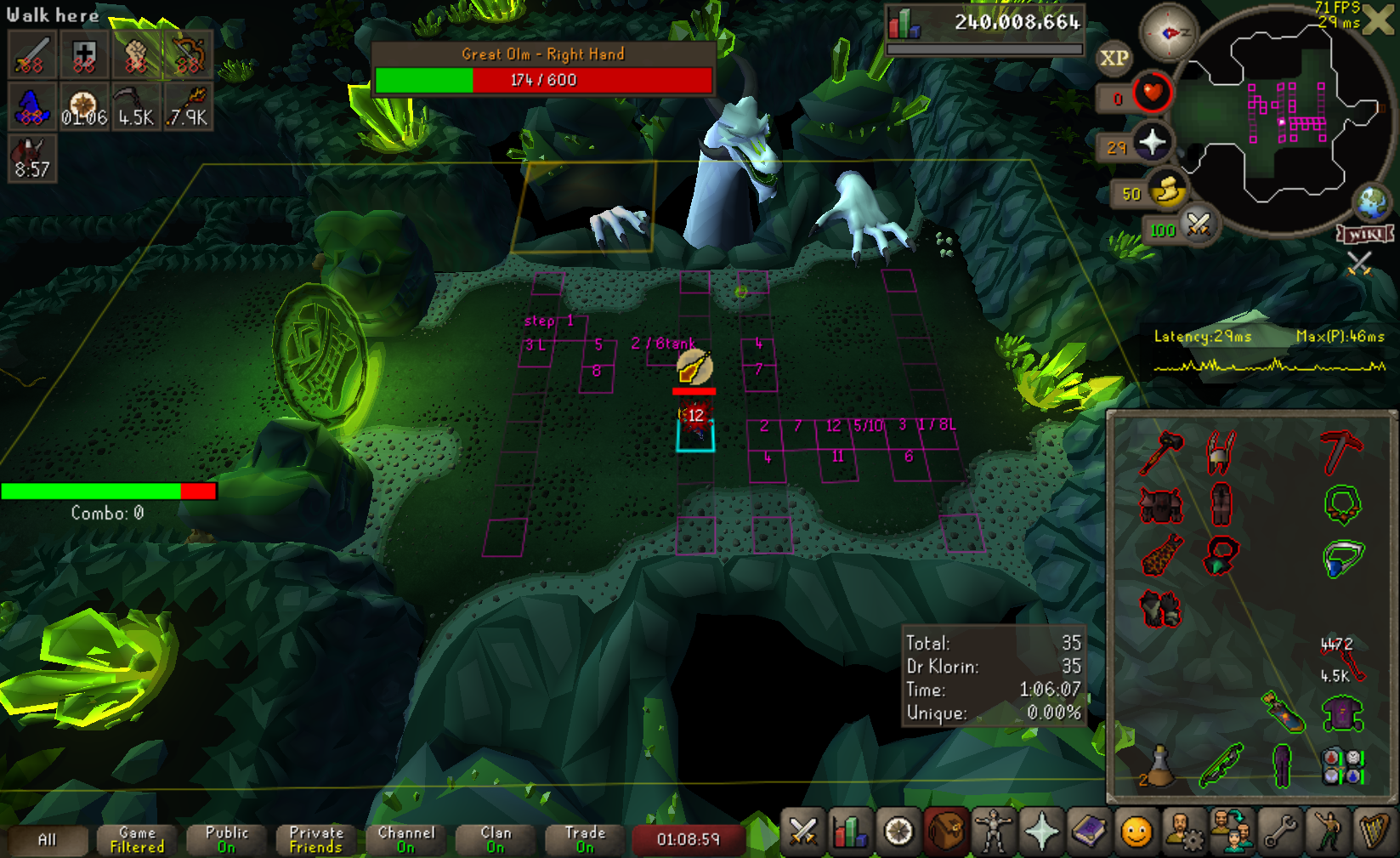Activate quick prayers orb
1400x858 pixels.
tap(1152, 142)
